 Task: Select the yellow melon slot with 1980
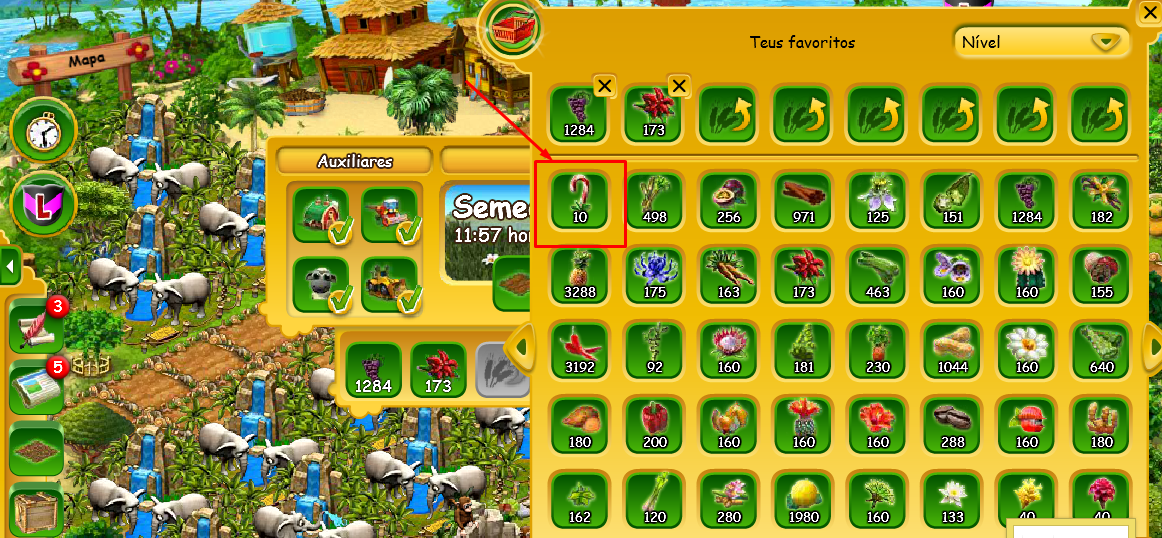[803, 498]
